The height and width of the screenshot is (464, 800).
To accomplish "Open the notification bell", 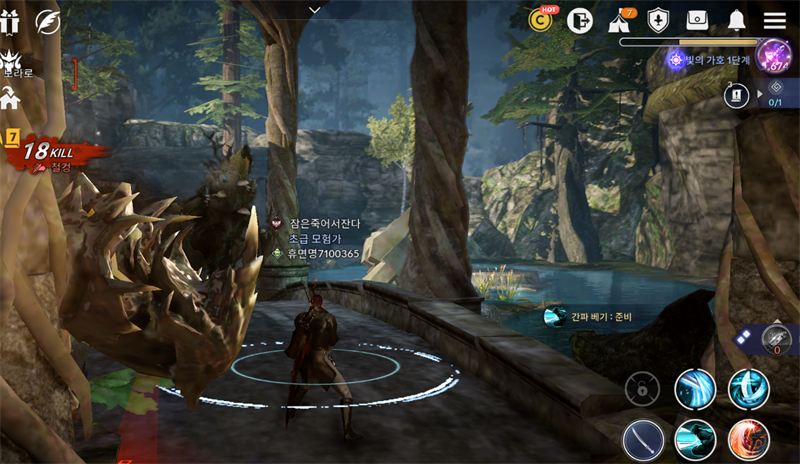I will coord(737,21).
